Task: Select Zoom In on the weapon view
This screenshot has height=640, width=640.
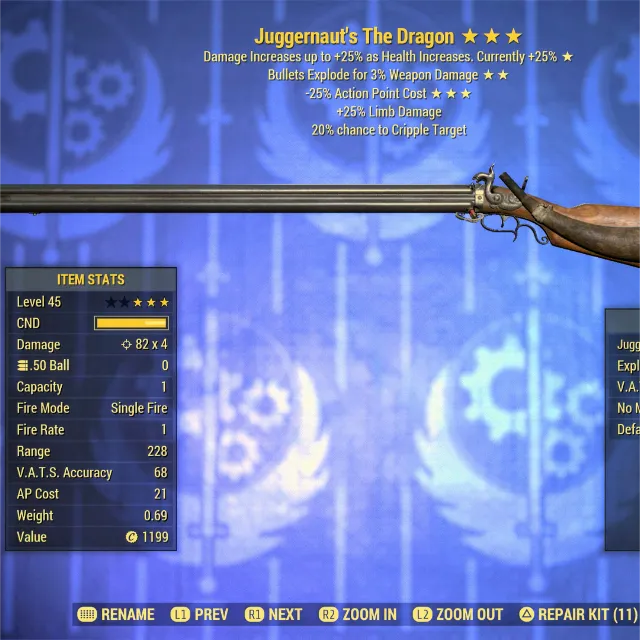Action: click(358, 614)
